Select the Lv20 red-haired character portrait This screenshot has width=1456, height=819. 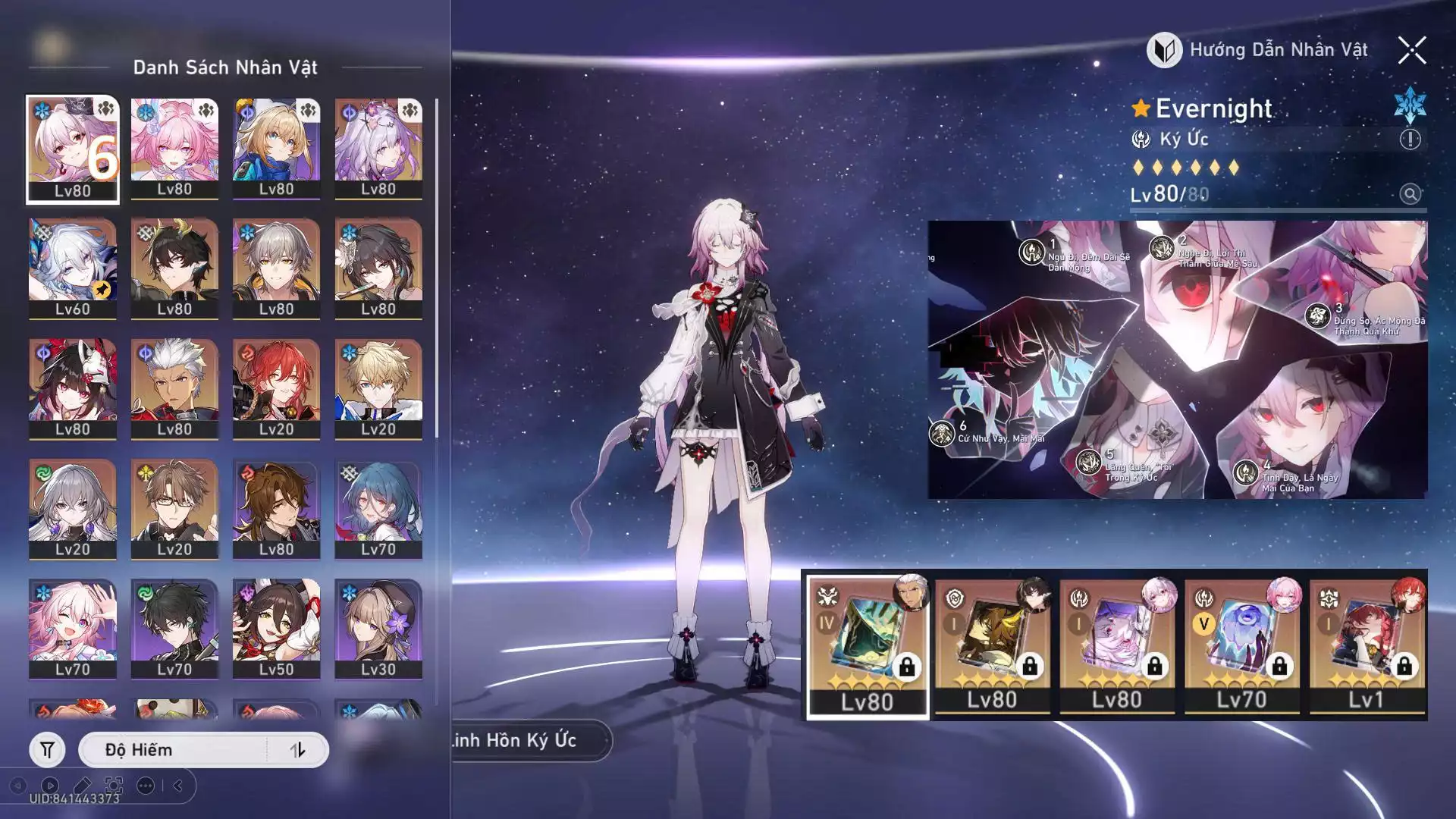click(276, 388)
